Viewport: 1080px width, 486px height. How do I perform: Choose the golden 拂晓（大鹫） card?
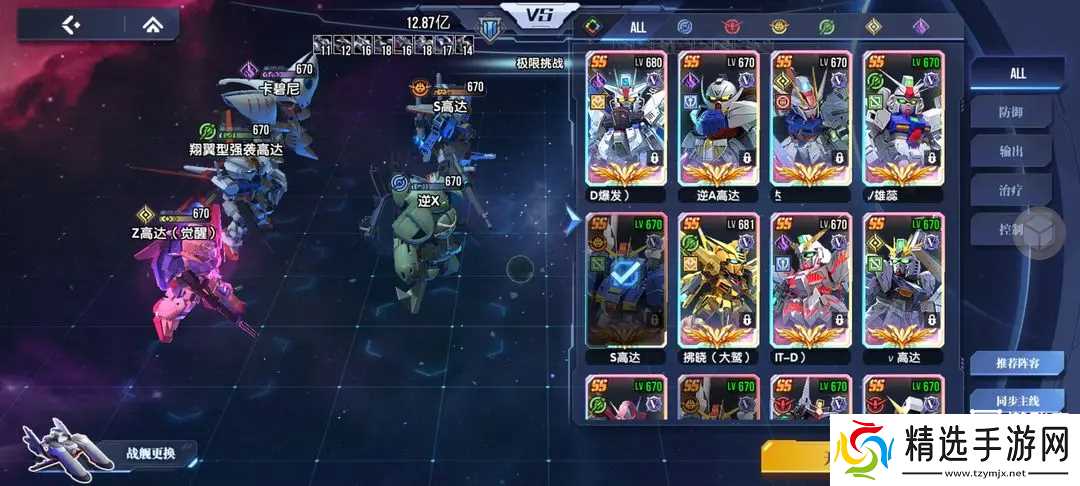(718, 283)
